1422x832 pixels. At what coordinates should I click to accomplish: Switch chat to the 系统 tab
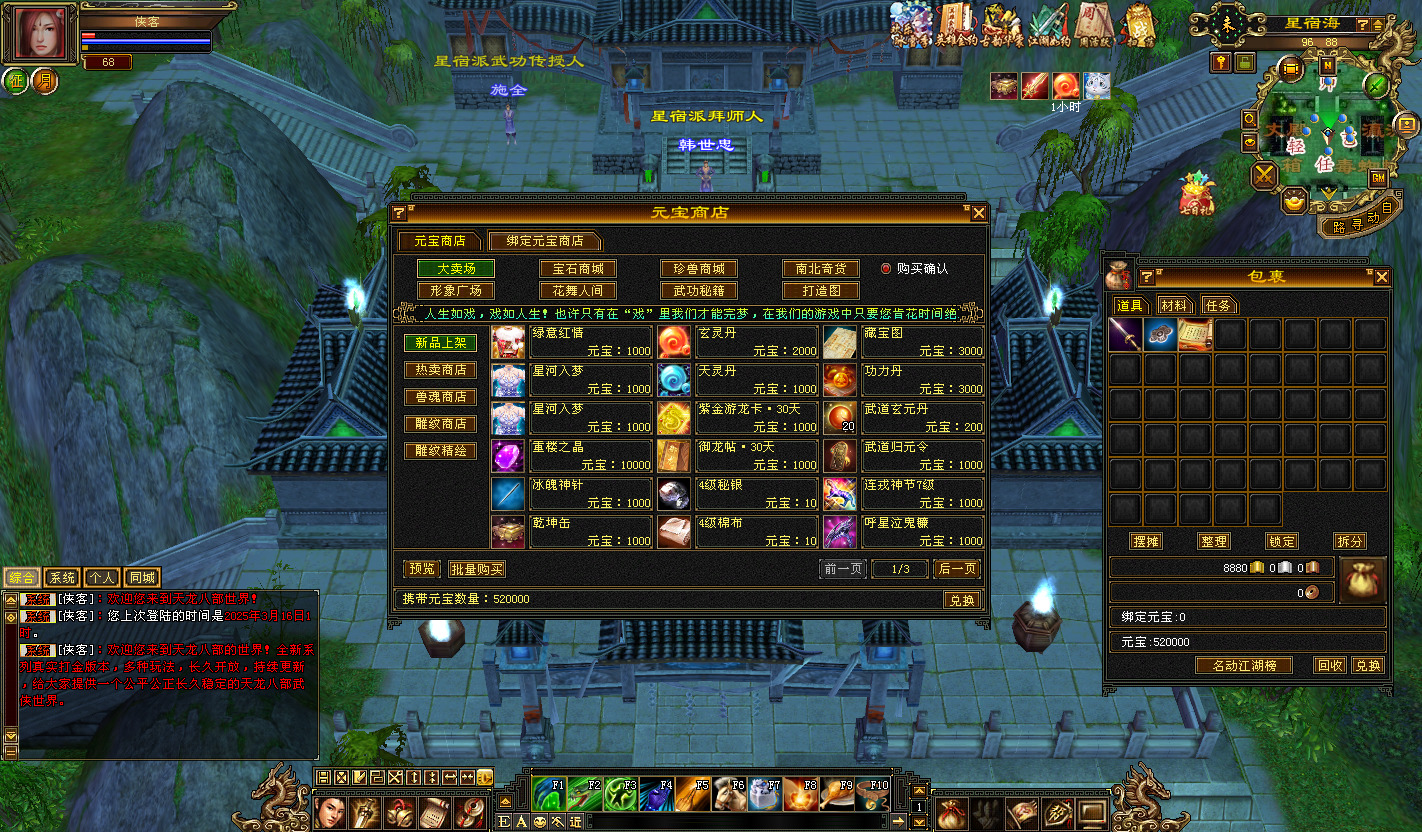pyautogui.click(x=62, y=577)
